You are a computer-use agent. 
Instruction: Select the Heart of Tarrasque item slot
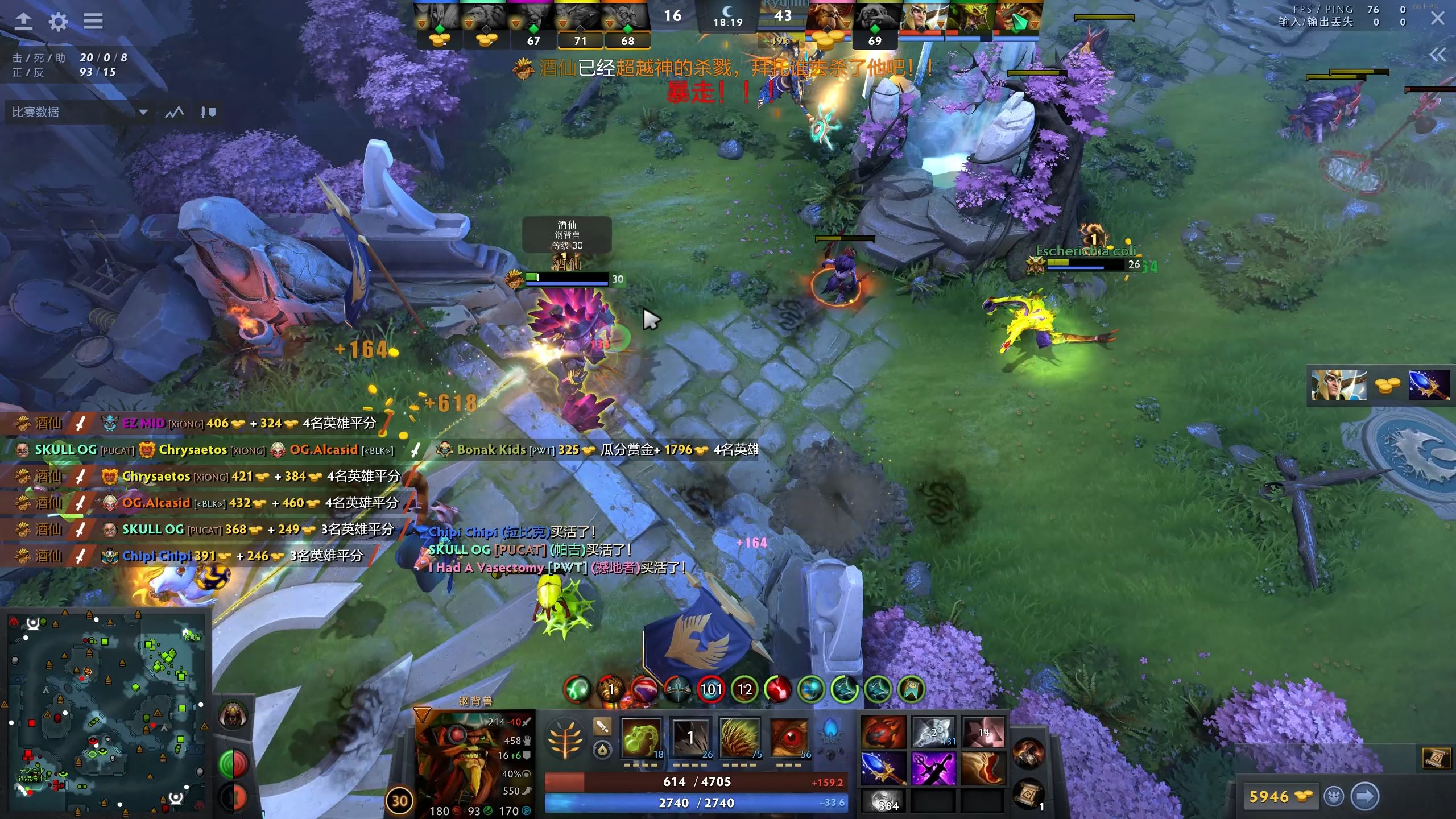tap(884, 732)
